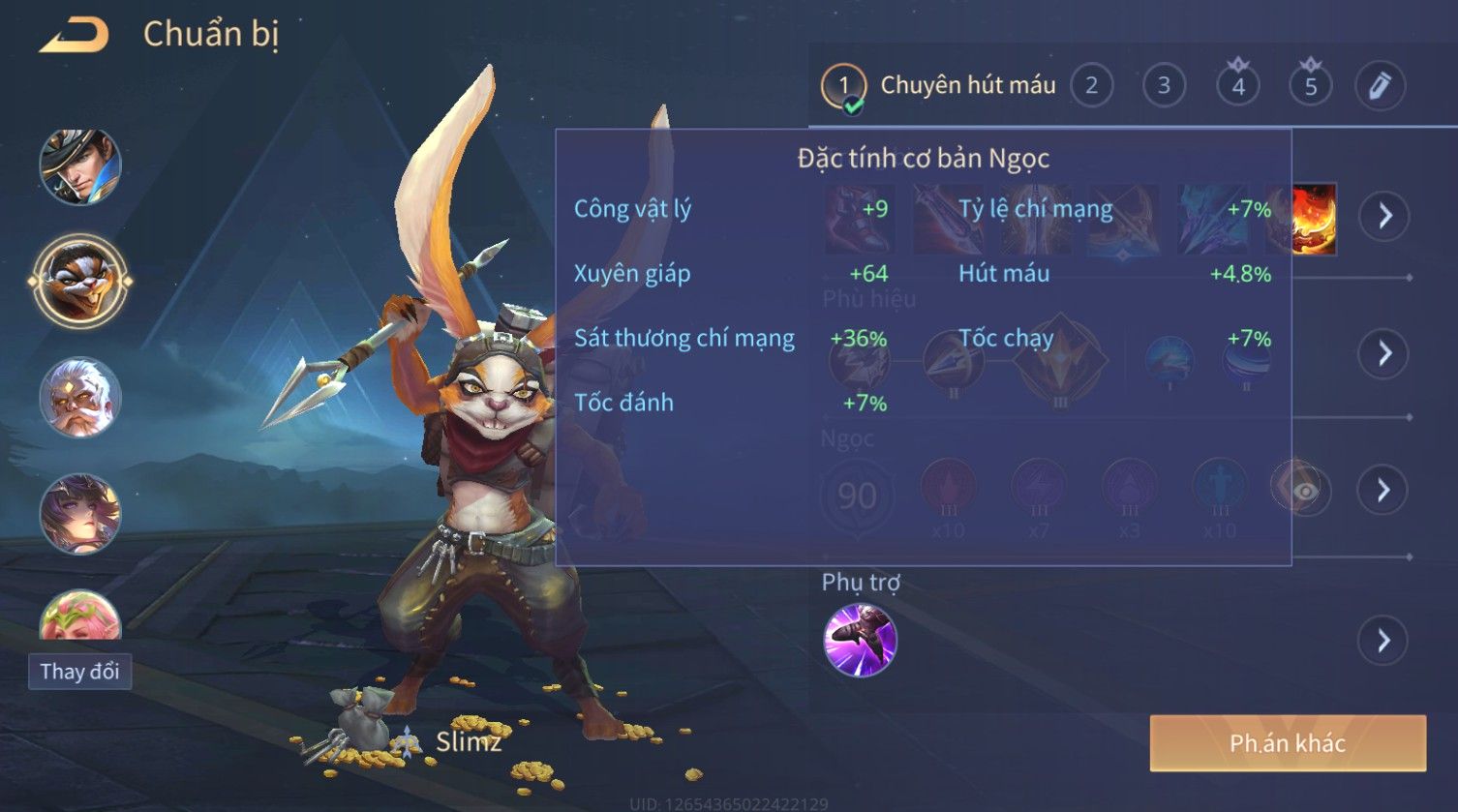Select the pink-haired hero with flower crown
Viewport: 1458px width, 812px height.
point(79,617)
